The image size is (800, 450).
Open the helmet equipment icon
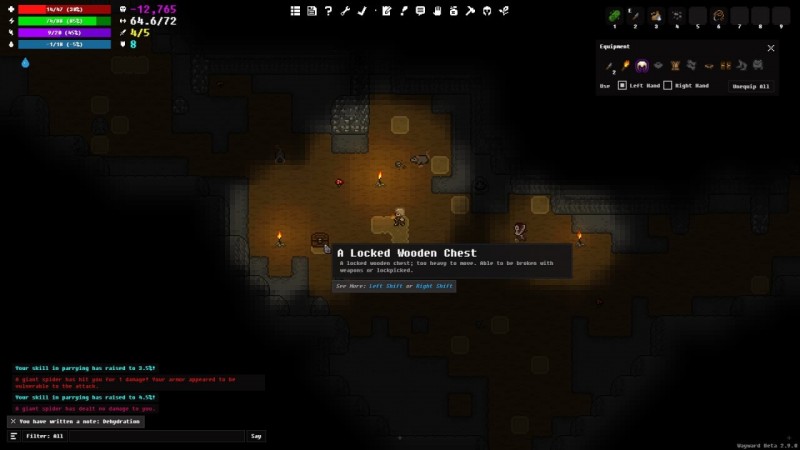pos(487,11)
